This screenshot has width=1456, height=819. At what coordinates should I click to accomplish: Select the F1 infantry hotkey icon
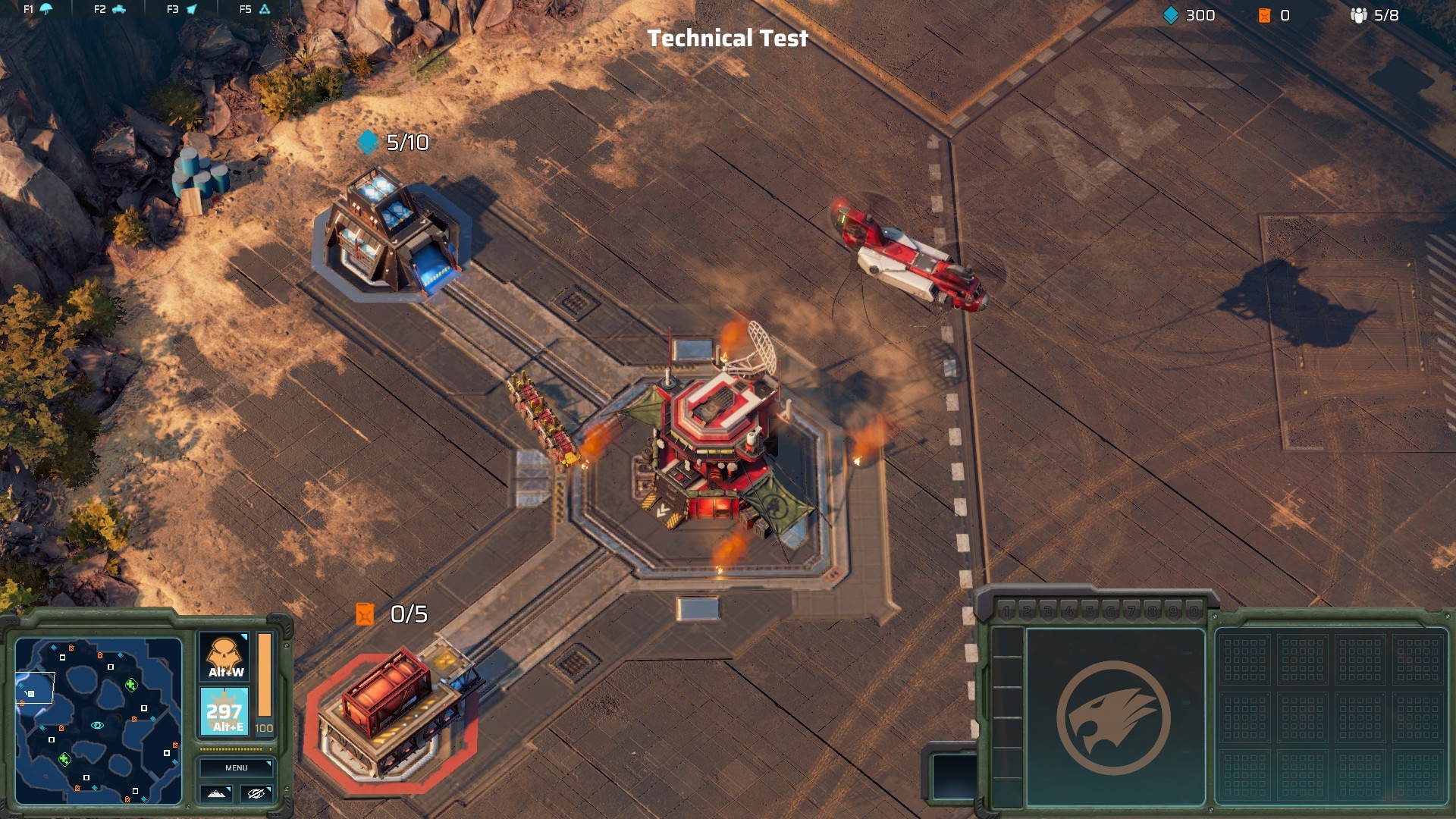(45, 11)
